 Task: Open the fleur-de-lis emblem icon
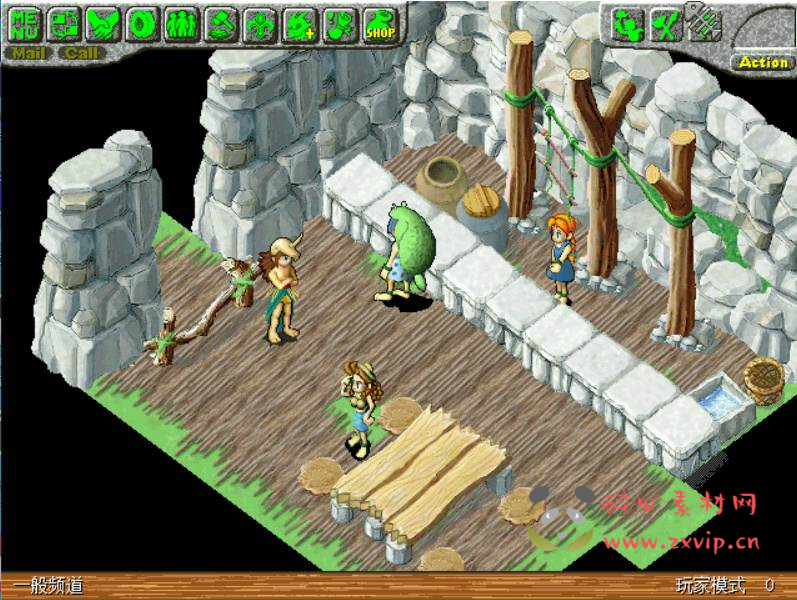point(259,23)
